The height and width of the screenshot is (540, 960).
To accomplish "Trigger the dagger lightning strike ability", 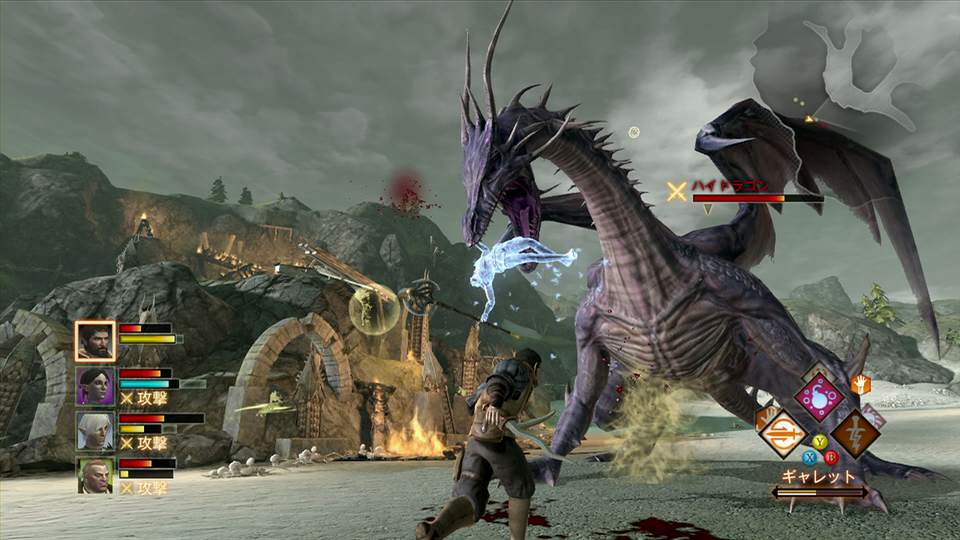I will (x=856, y=433).
